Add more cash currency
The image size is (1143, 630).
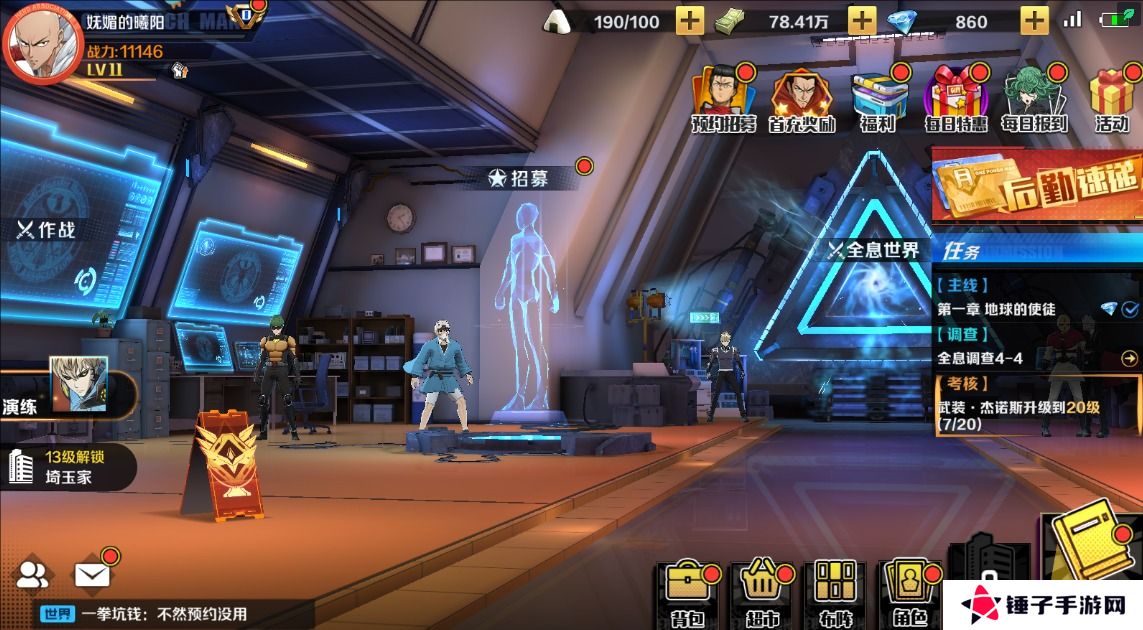click(x=862, y=20)
